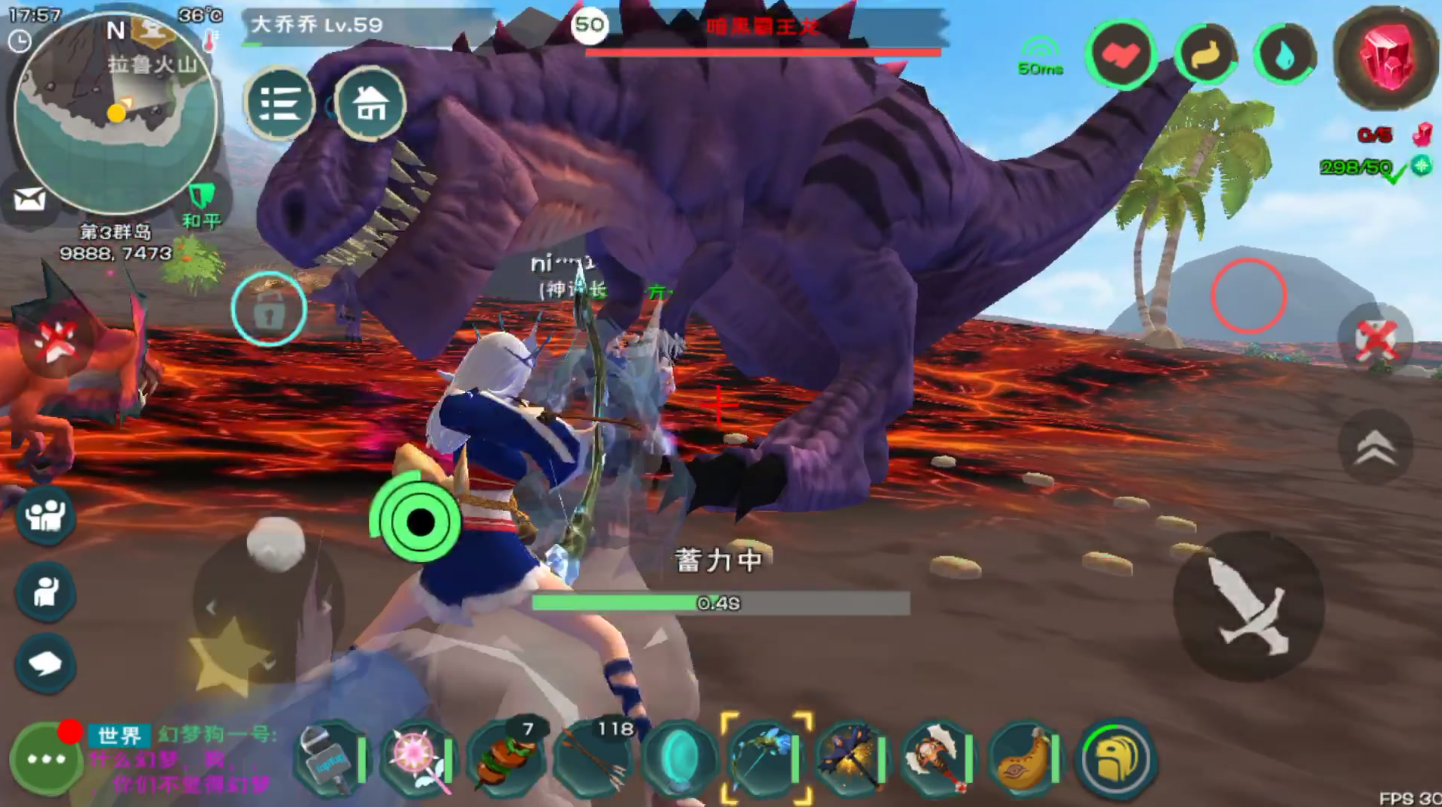
Task: Open the yellow backpack inventory
Action: pos(1115,759)
